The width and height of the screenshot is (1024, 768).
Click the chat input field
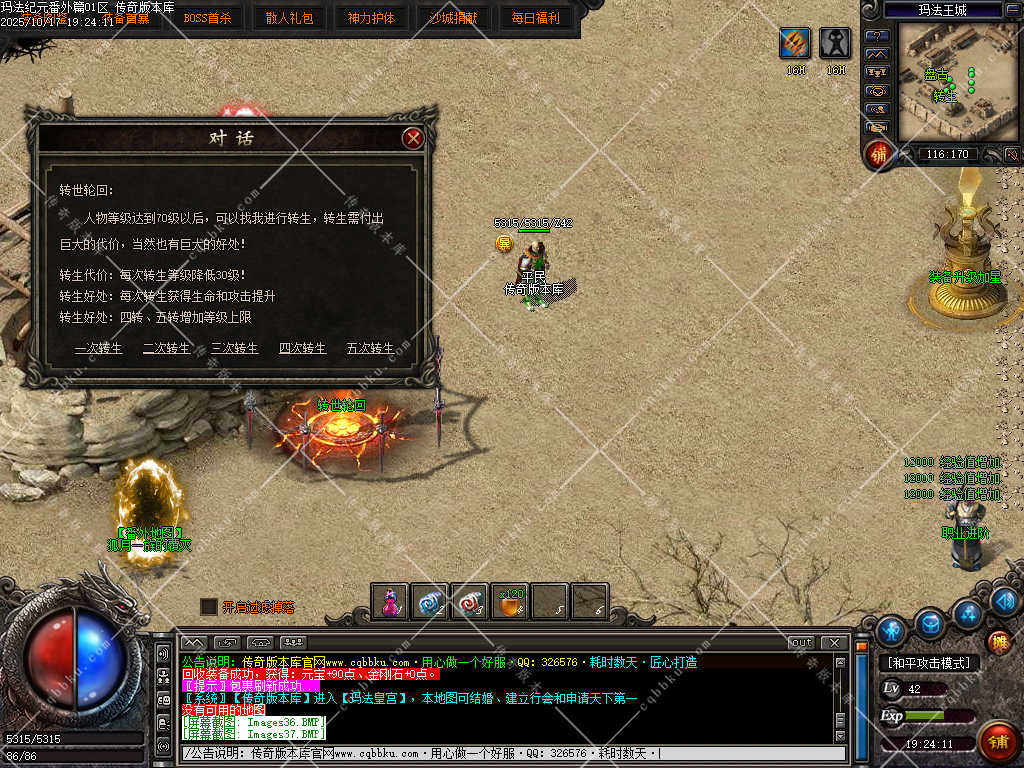510,753
